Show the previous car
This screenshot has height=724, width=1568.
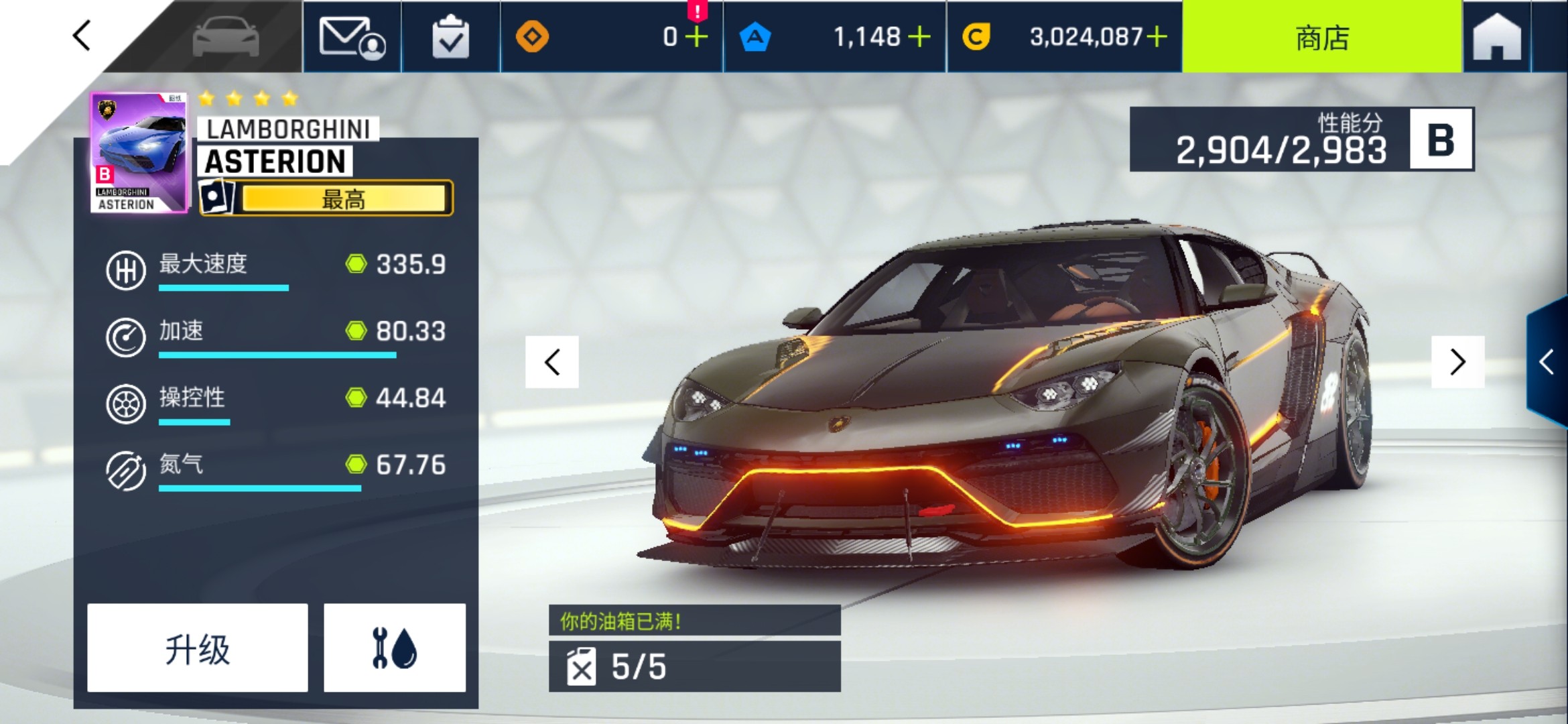[x=552, y=362]
